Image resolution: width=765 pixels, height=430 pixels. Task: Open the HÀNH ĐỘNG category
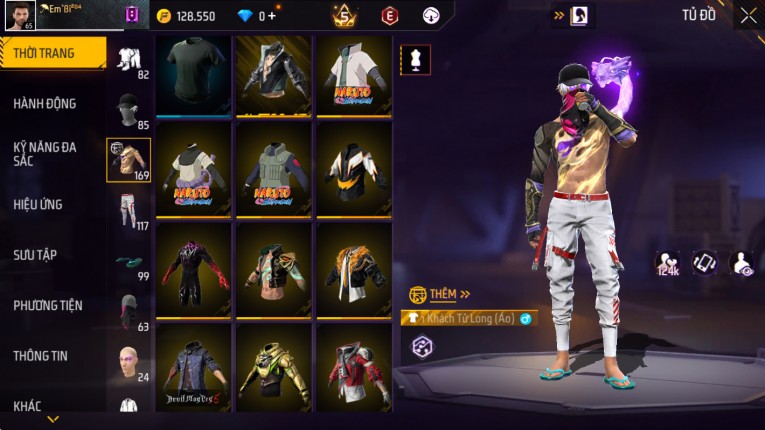45,103
